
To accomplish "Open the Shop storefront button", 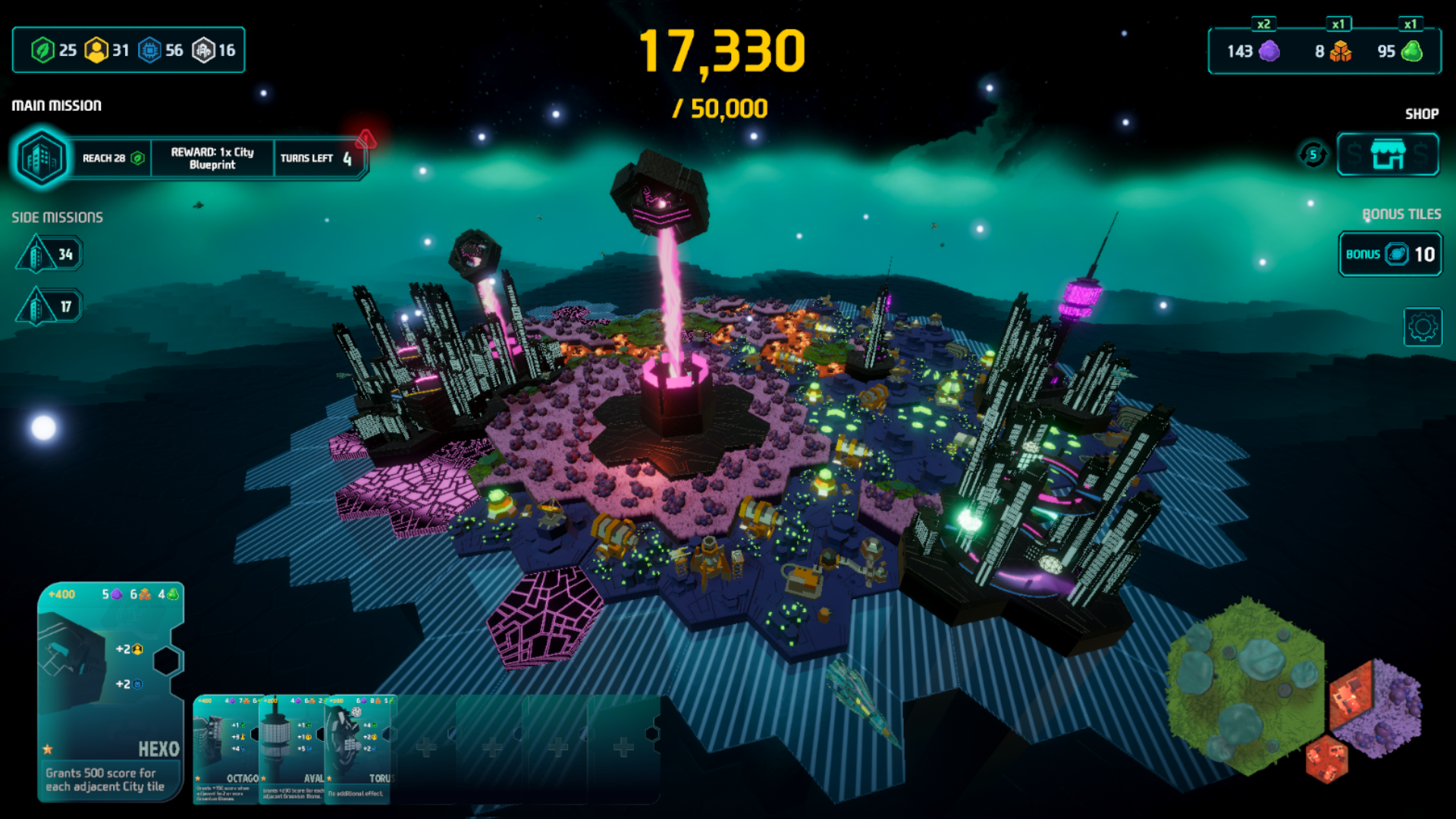I will 1387,155.
